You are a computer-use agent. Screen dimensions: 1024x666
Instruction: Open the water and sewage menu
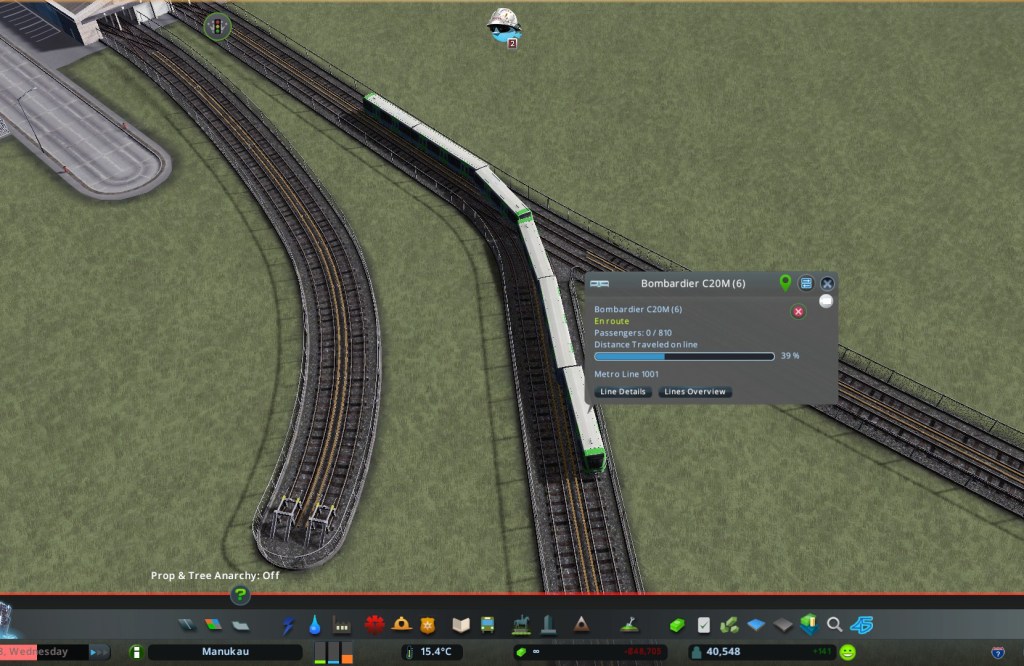point(315,625)
